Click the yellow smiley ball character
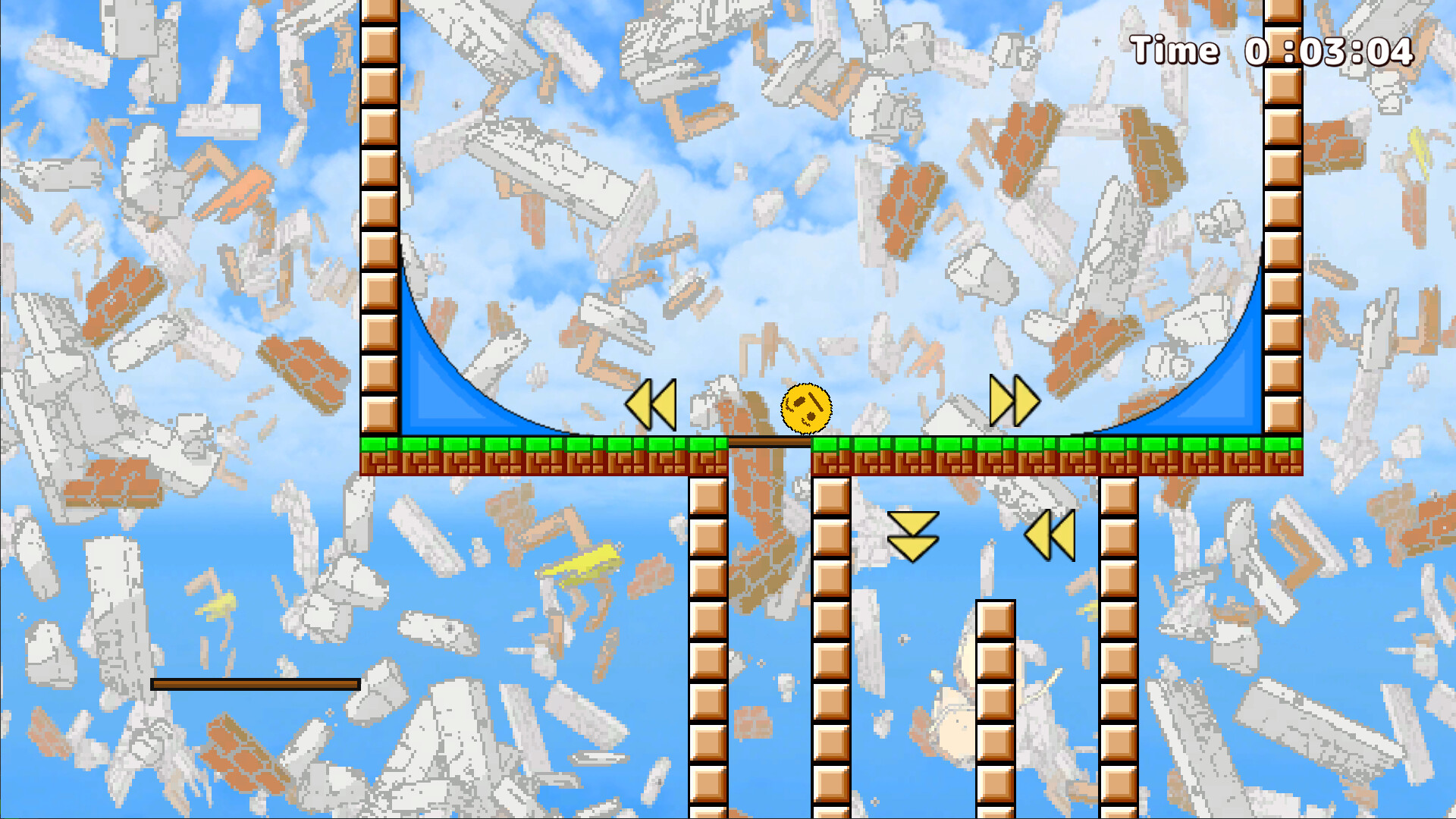This screenshot has height=819, width=1456. [806, 409]
